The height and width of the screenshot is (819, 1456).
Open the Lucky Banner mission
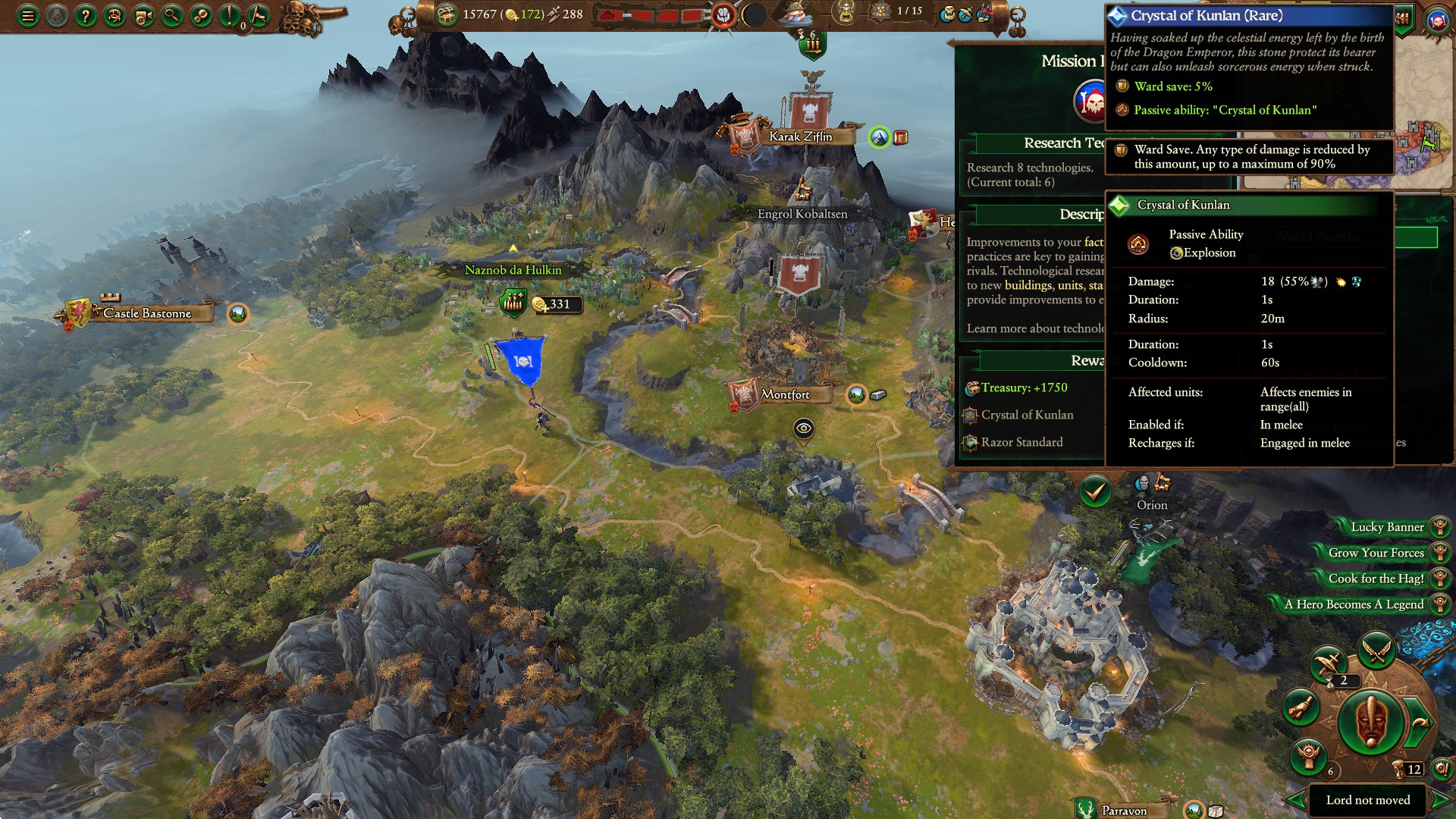point(1387,527)
